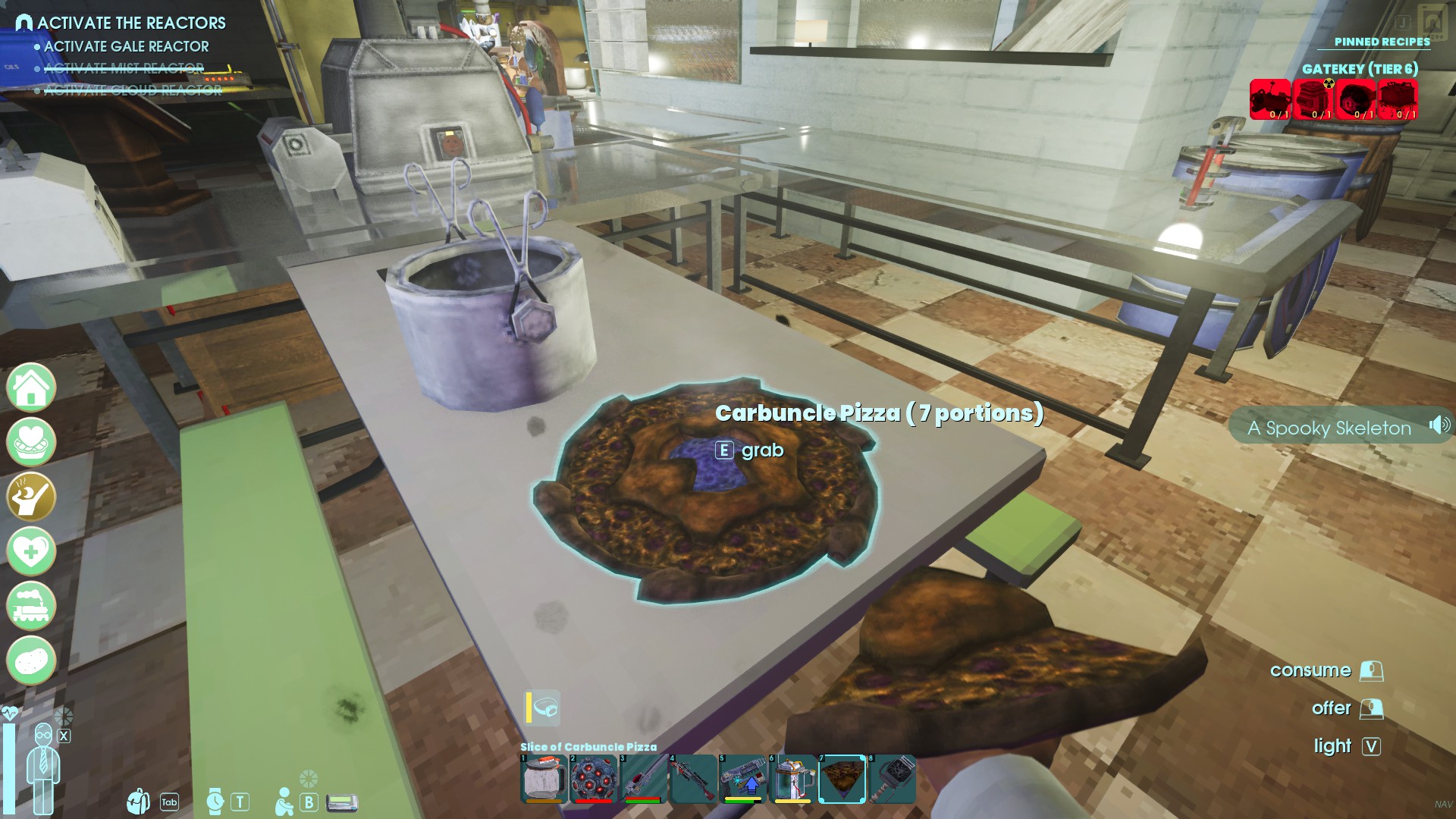The image size is (1456, 819).
Task: Click the scientist body status figure
Action: (x=43, y=766)
